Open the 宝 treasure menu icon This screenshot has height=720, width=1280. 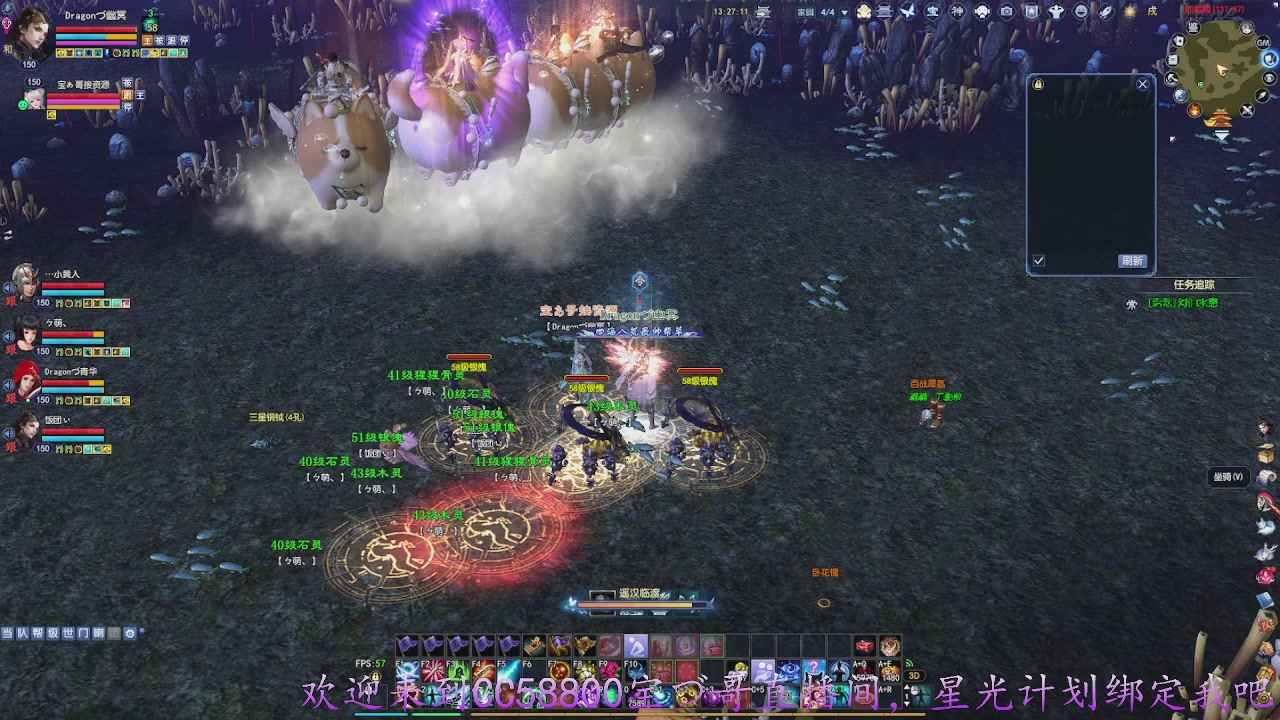pyautogui.click(x=933, y=12)
